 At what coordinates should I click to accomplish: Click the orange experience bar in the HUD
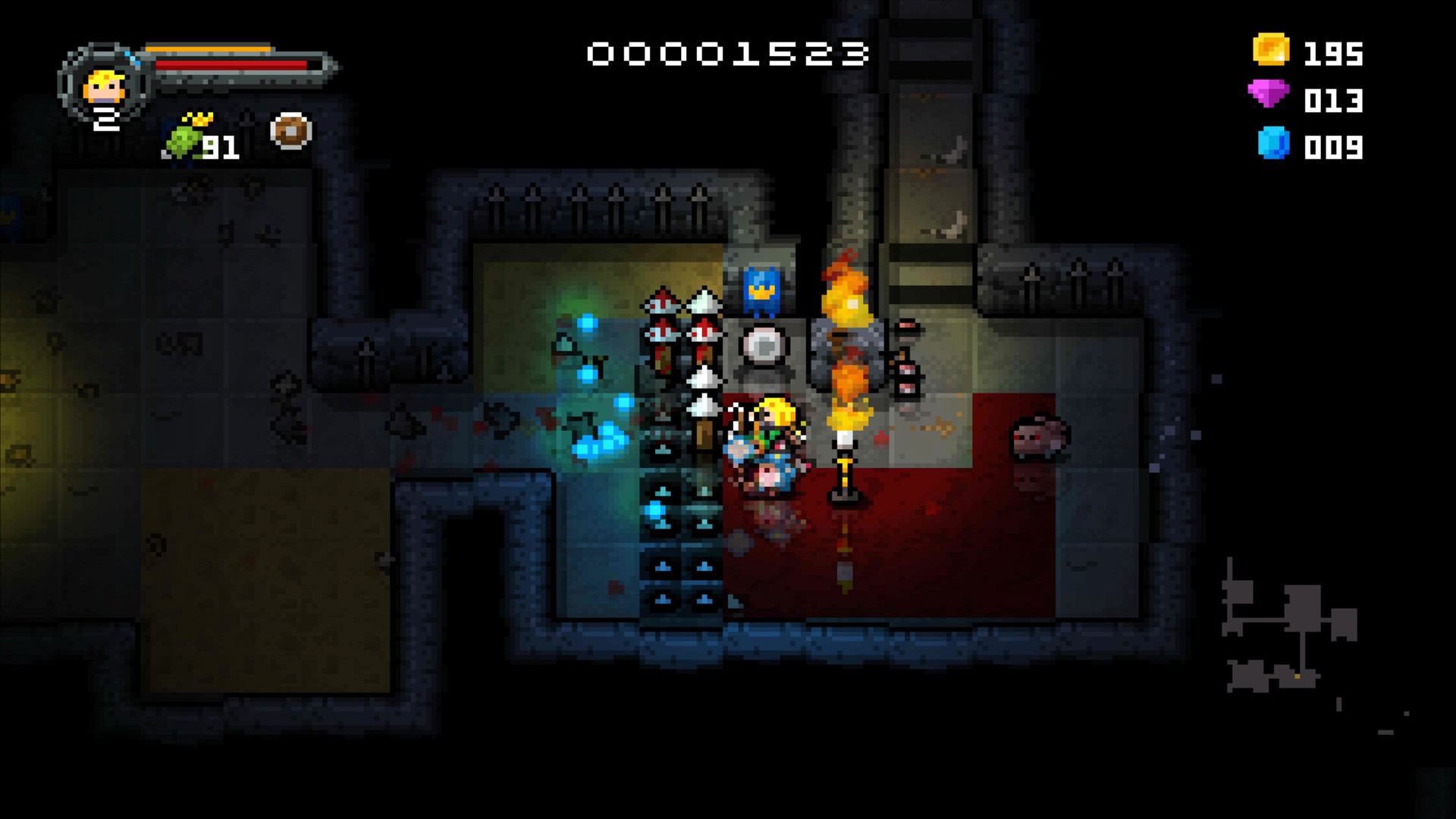pos(209,47)
